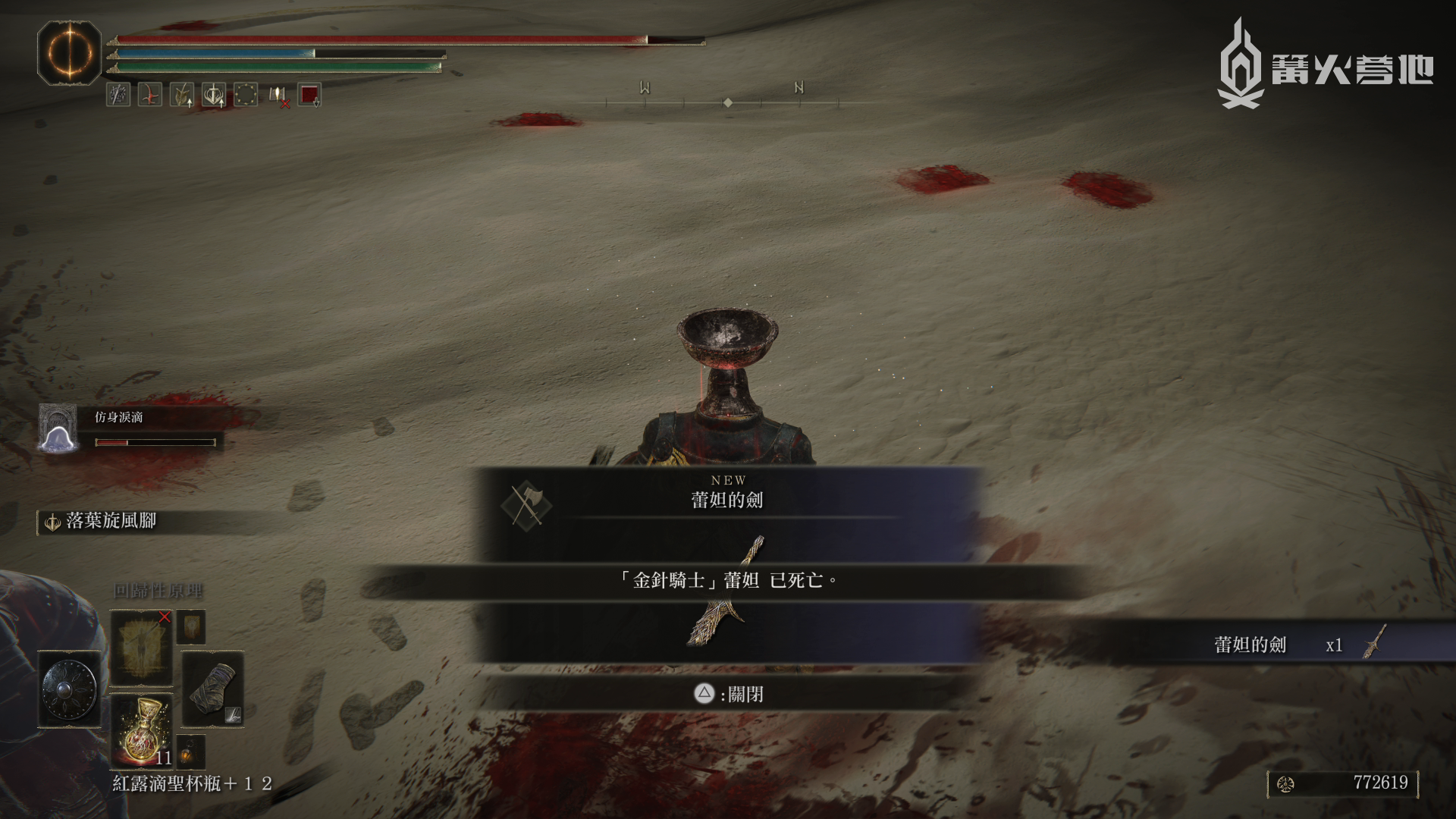
Task: Select the 紅露滴聖杯瓶 flask slot
Action: tap(142, 732)
